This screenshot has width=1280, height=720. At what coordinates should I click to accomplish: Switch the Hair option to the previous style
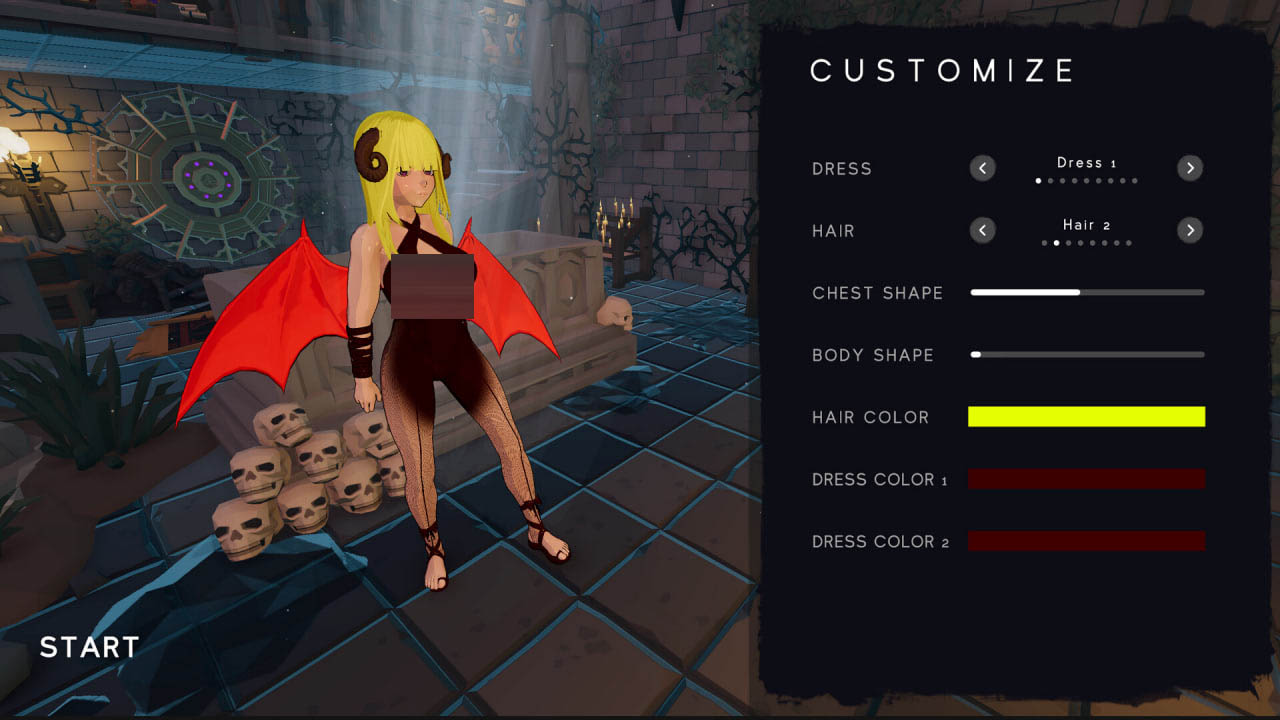click(982, 230)
